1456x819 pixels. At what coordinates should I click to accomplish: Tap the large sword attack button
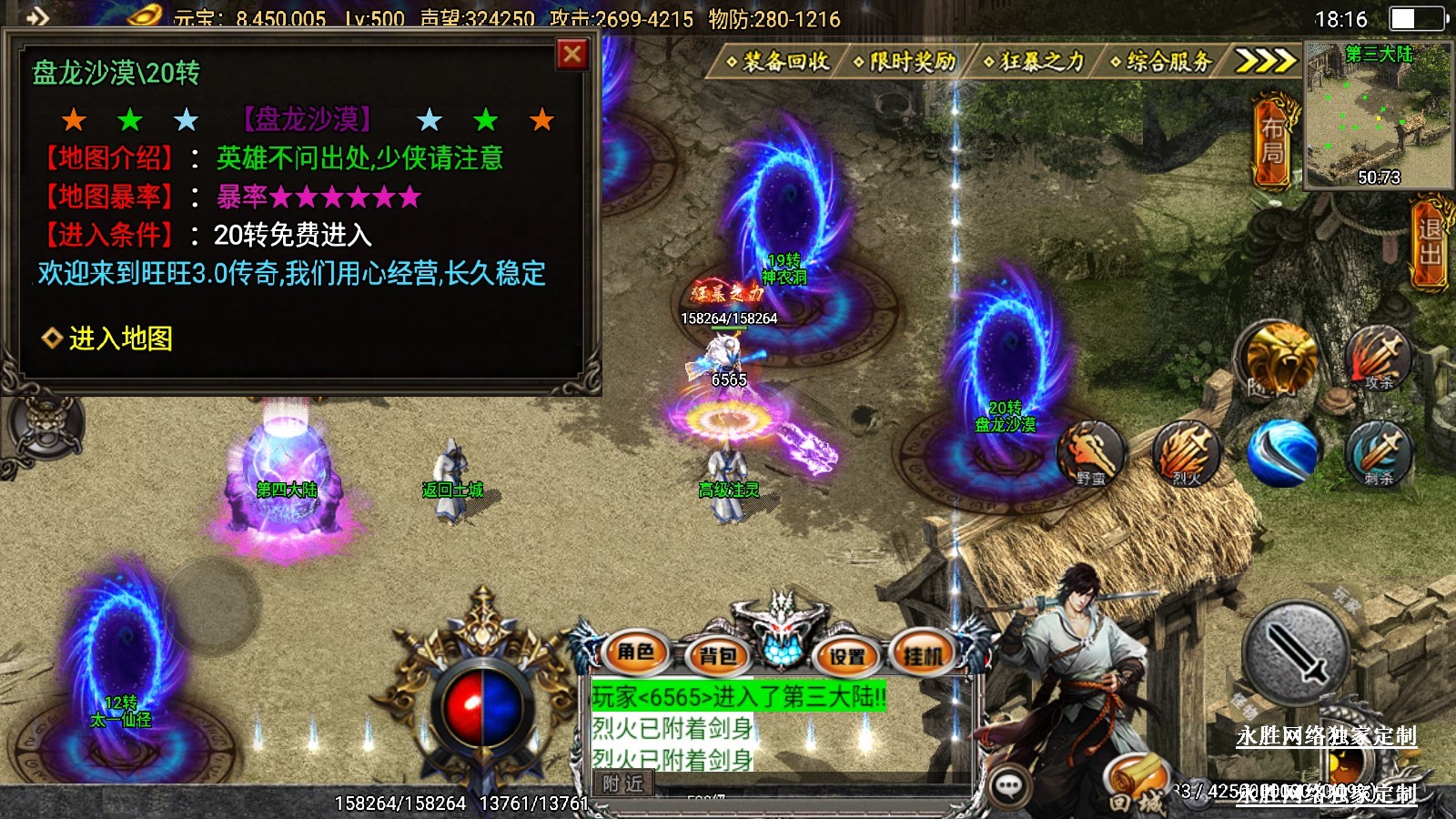1296,652
